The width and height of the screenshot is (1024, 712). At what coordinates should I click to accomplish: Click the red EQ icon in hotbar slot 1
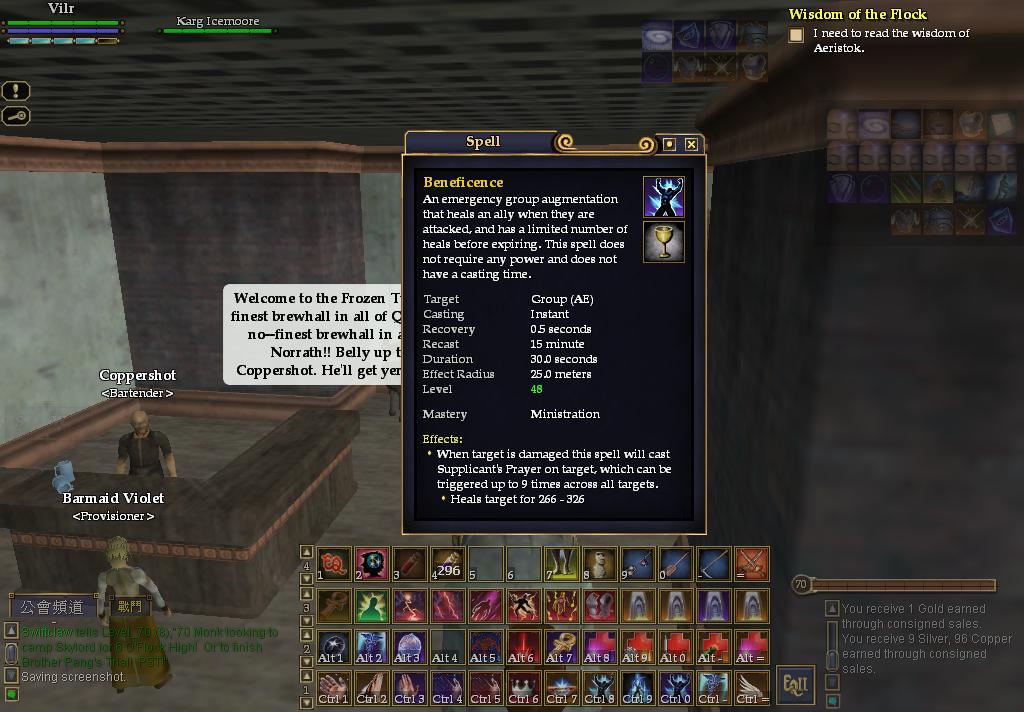tap(334, 564)
